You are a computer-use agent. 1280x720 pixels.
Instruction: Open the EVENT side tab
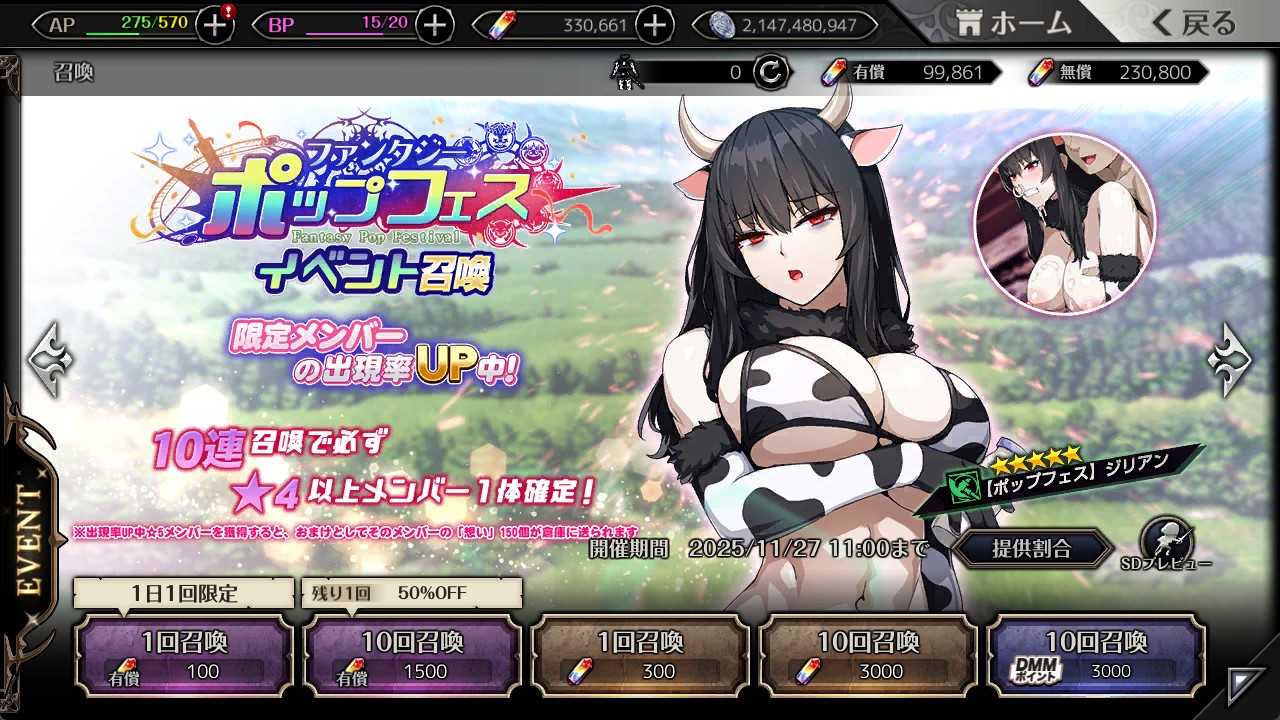[x=30, y=540]
